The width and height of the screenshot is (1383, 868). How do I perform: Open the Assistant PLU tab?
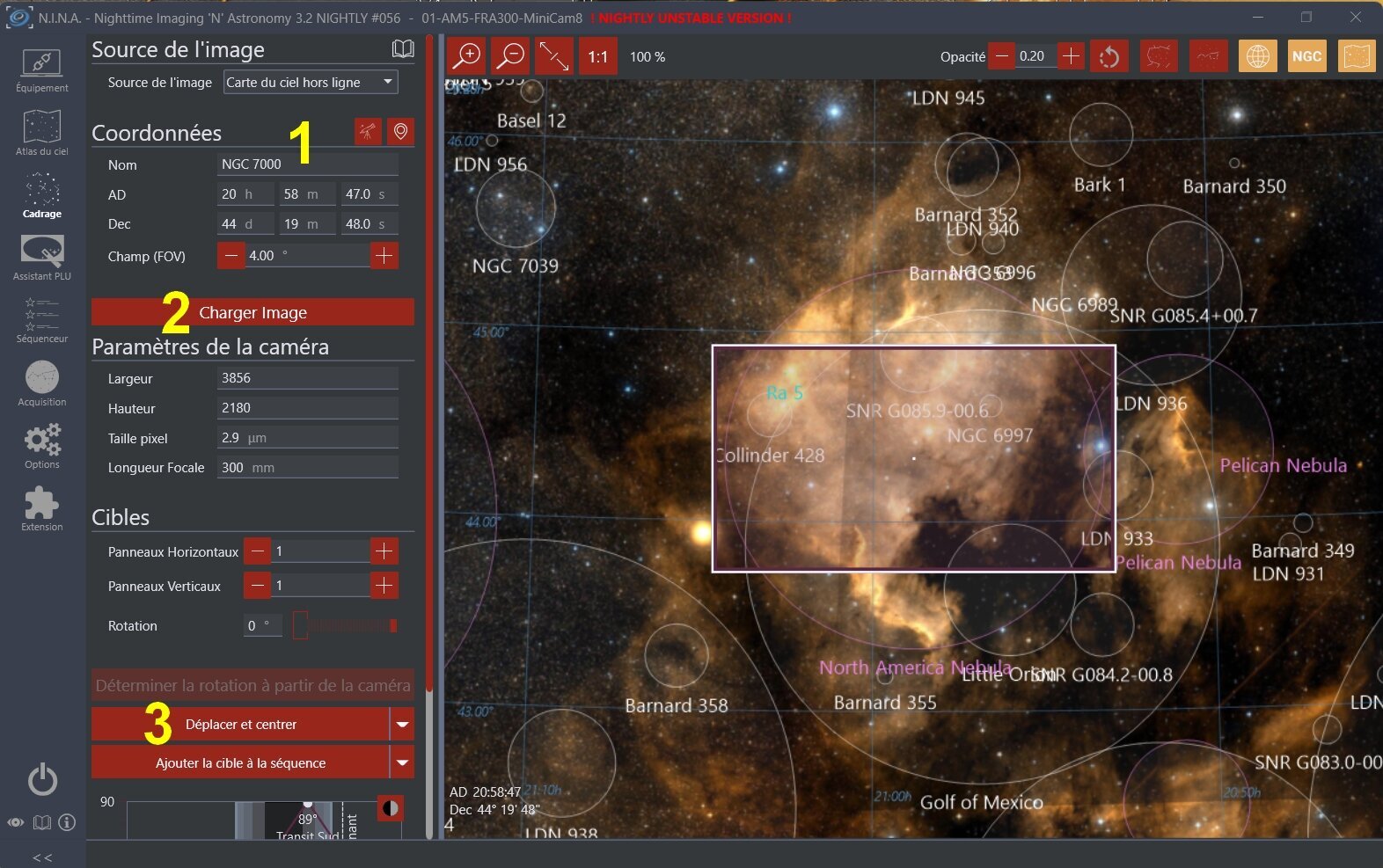click(x=41, y=259)
